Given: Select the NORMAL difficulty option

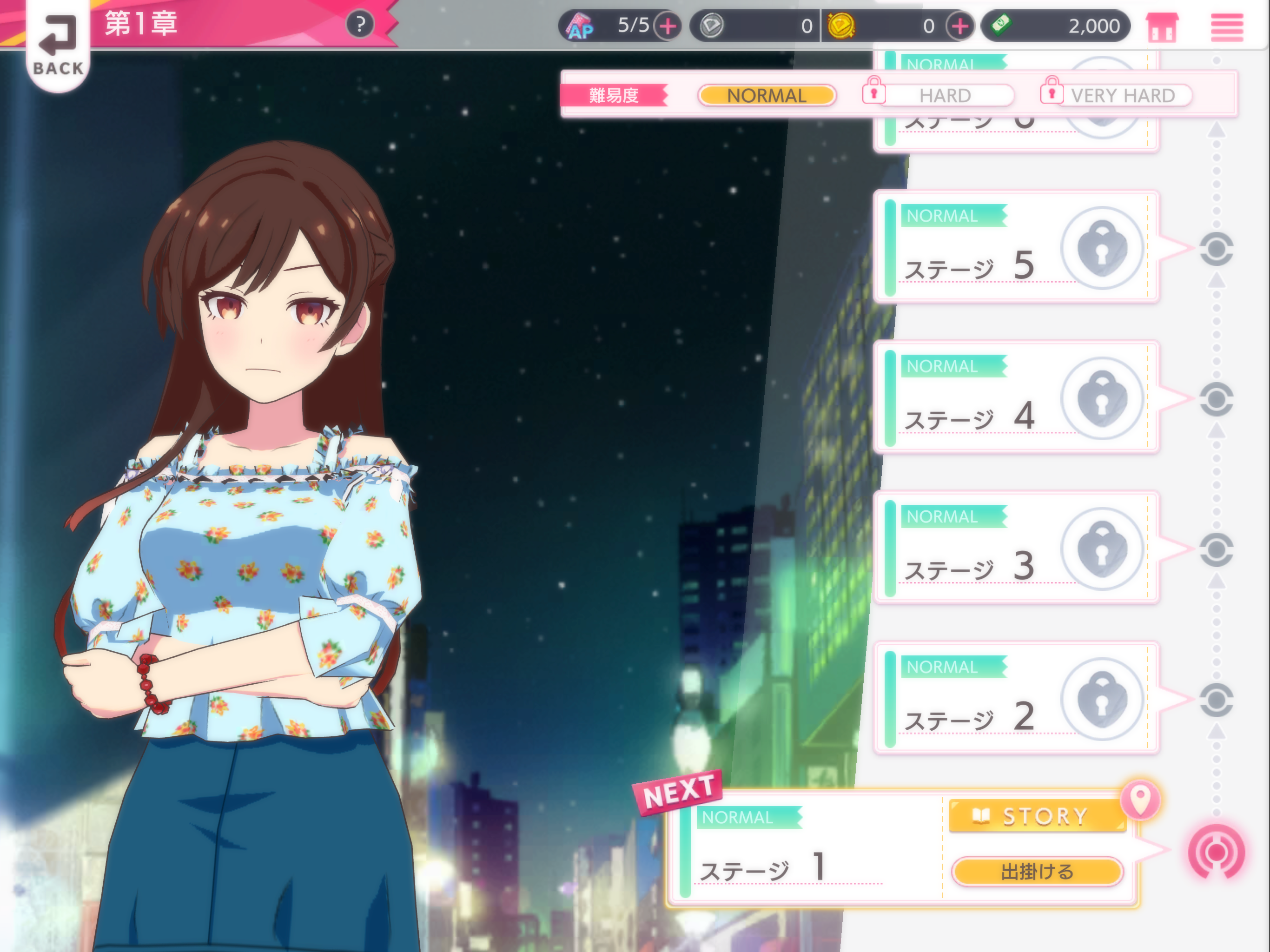Looking at the screenshot, I should click(767, 95).
